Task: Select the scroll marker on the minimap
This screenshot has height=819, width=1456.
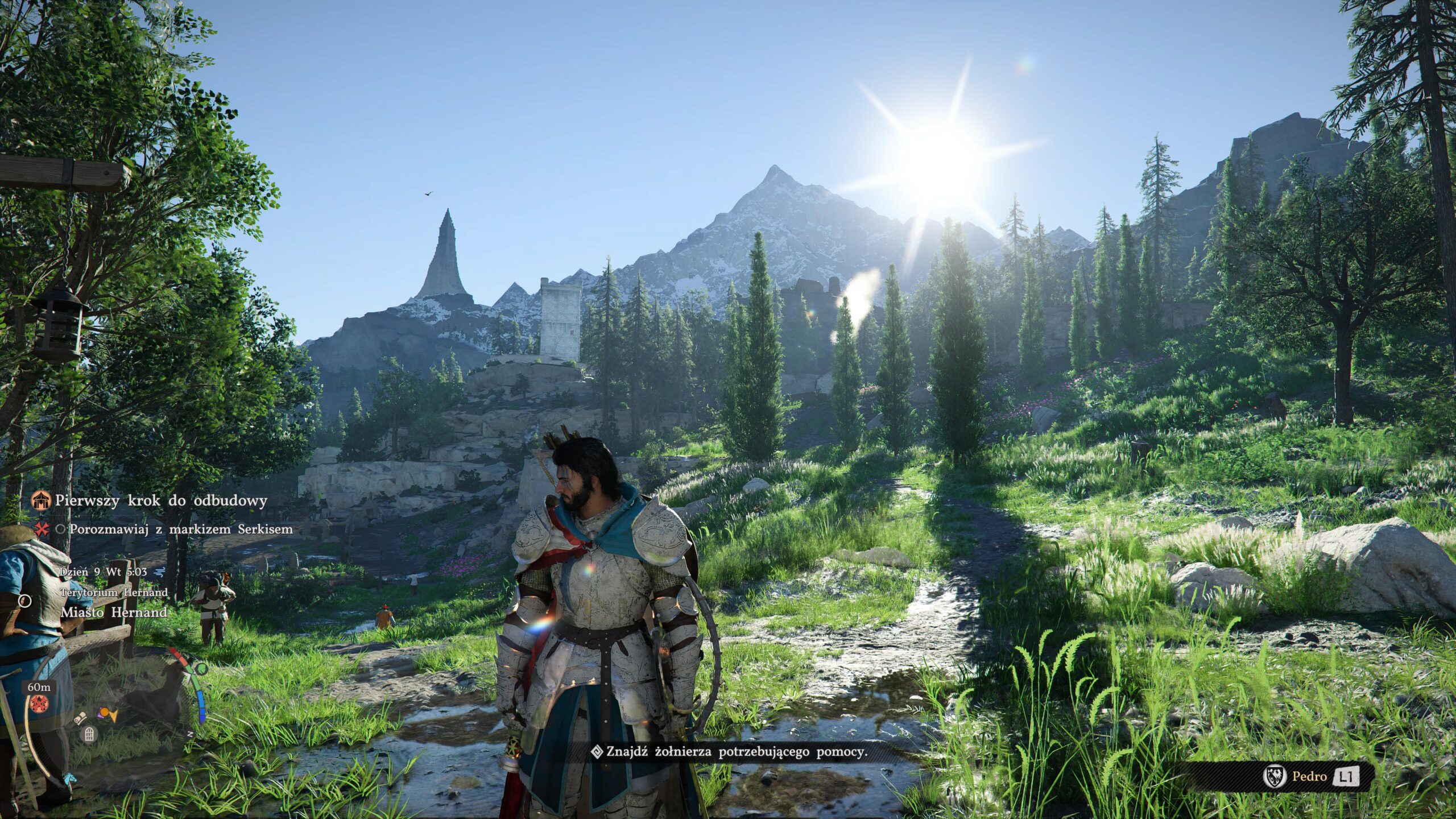Action: click(80, 718)
